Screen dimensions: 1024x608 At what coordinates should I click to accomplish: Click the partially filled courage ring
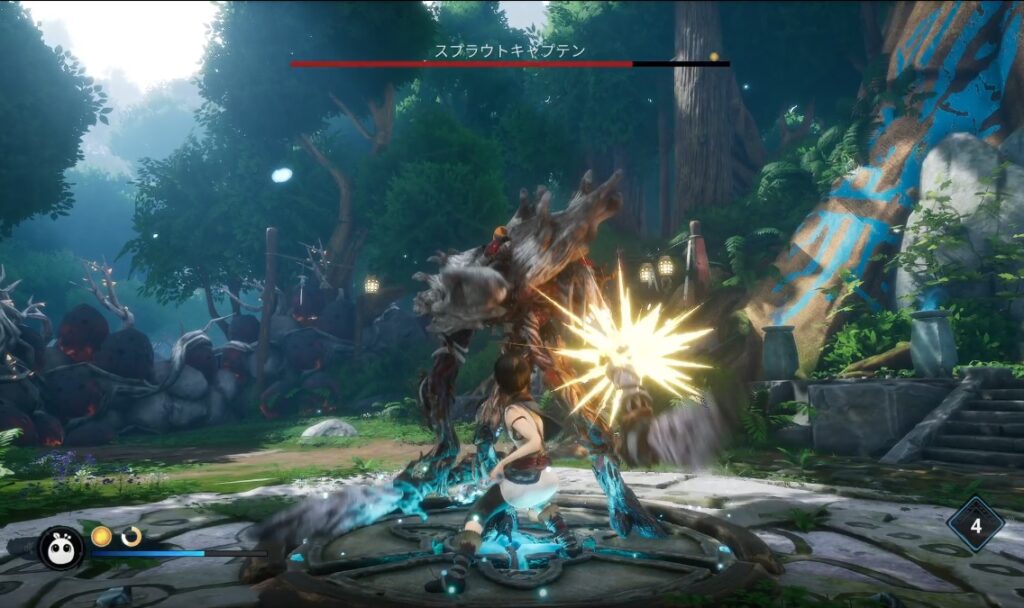click(x=131, y=536)
